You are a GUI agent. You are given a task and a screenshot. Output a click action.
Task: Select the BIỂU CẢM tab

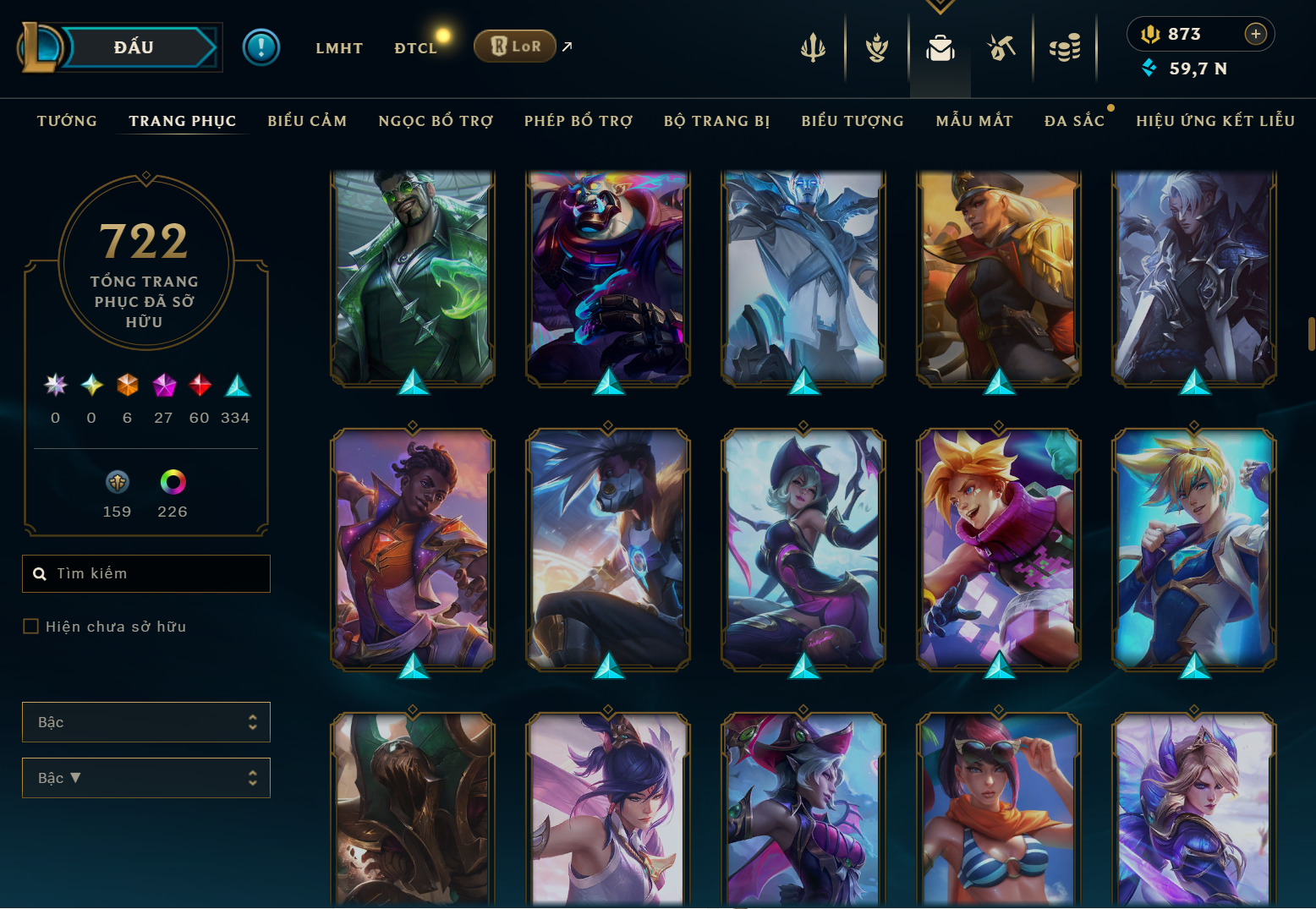coord(307,121)
